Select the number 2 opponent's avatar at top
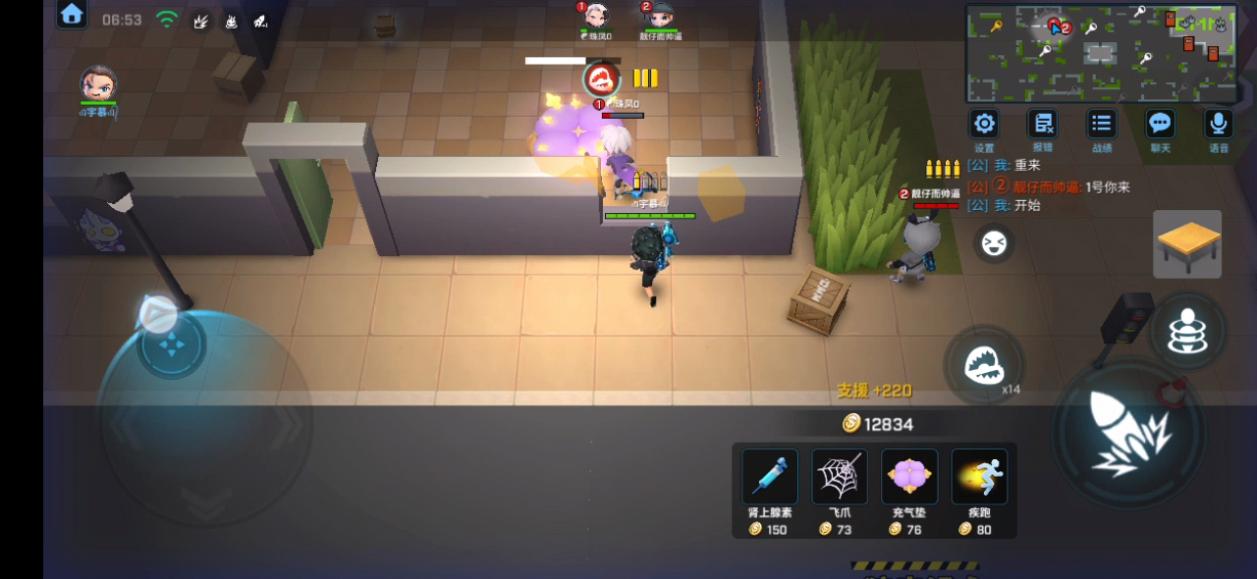 [x=657, y=17]
